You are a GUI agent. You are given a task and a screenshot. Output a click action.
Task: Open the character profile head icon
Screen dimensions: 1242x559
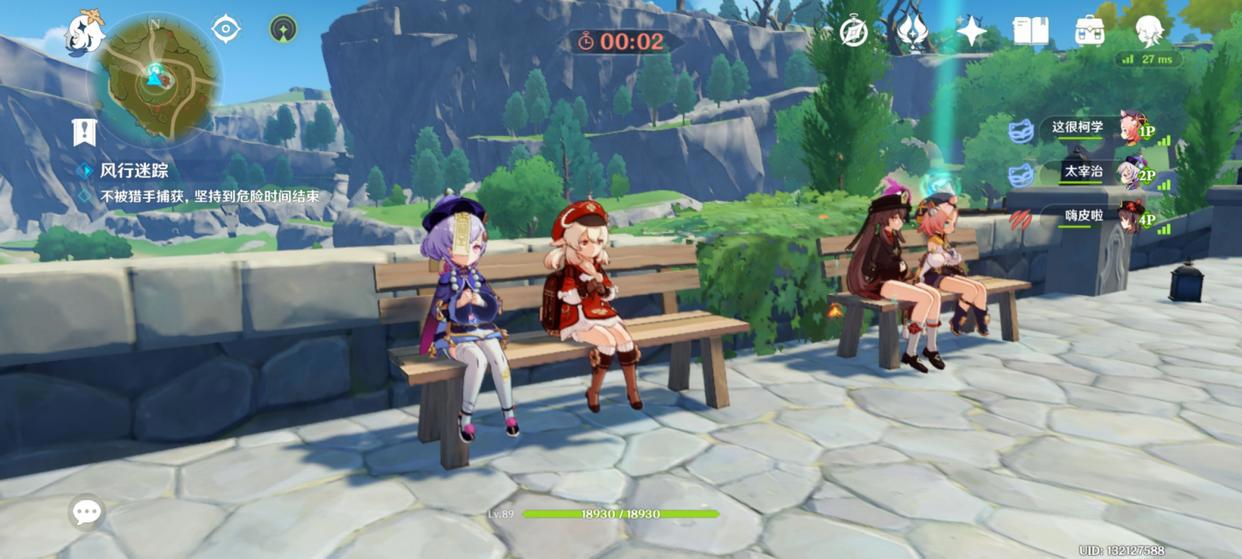click(1149, 32)
